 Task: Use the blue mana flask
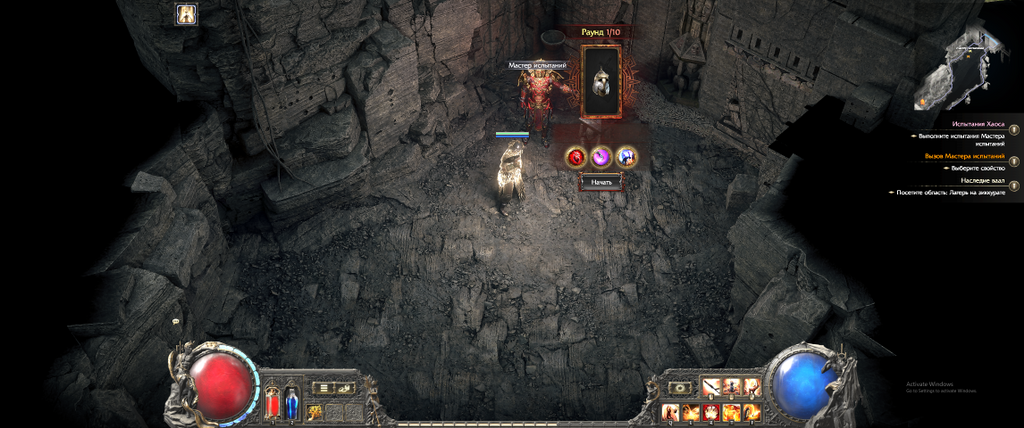coord(291,402)
